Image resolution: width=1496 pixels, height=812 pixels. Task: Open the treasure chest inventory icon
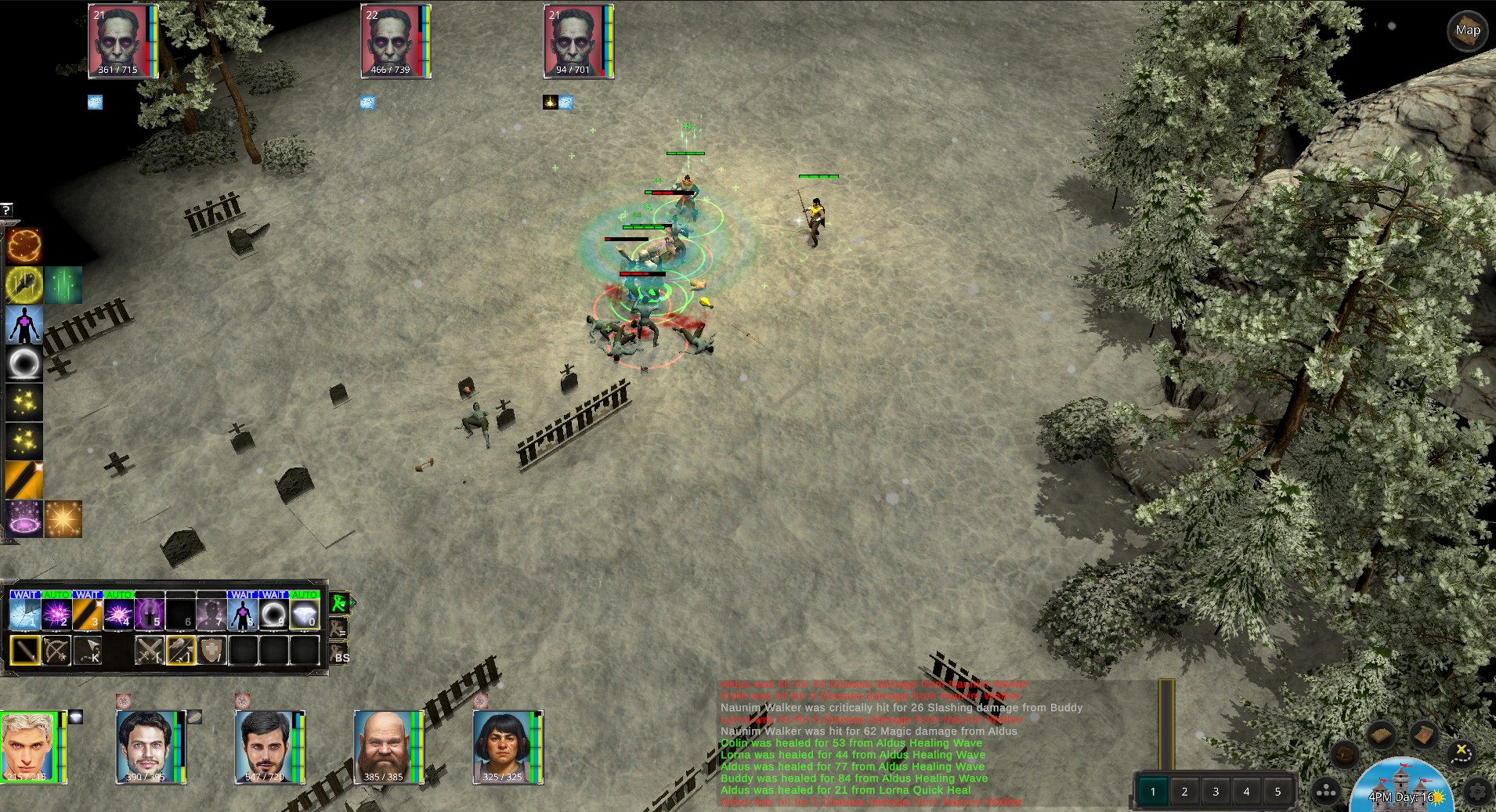[1344, 755]
